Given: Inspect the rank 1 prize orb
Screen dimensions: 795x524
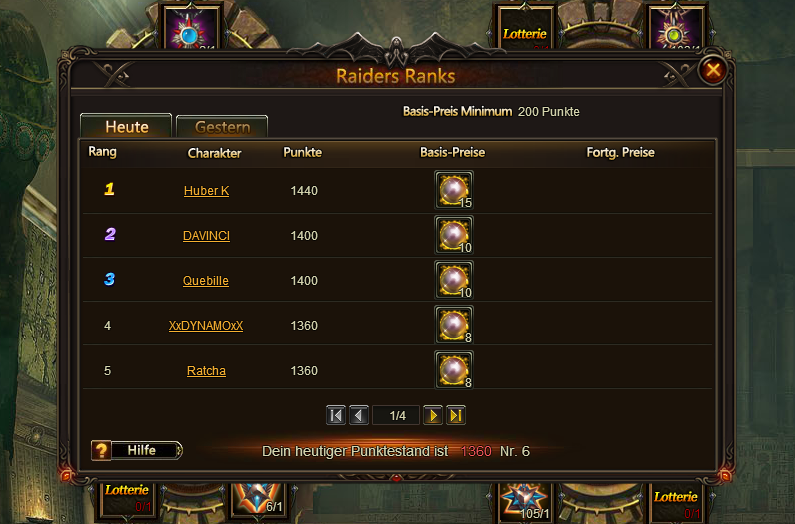Looking at the screenshot, I should 454,190.
